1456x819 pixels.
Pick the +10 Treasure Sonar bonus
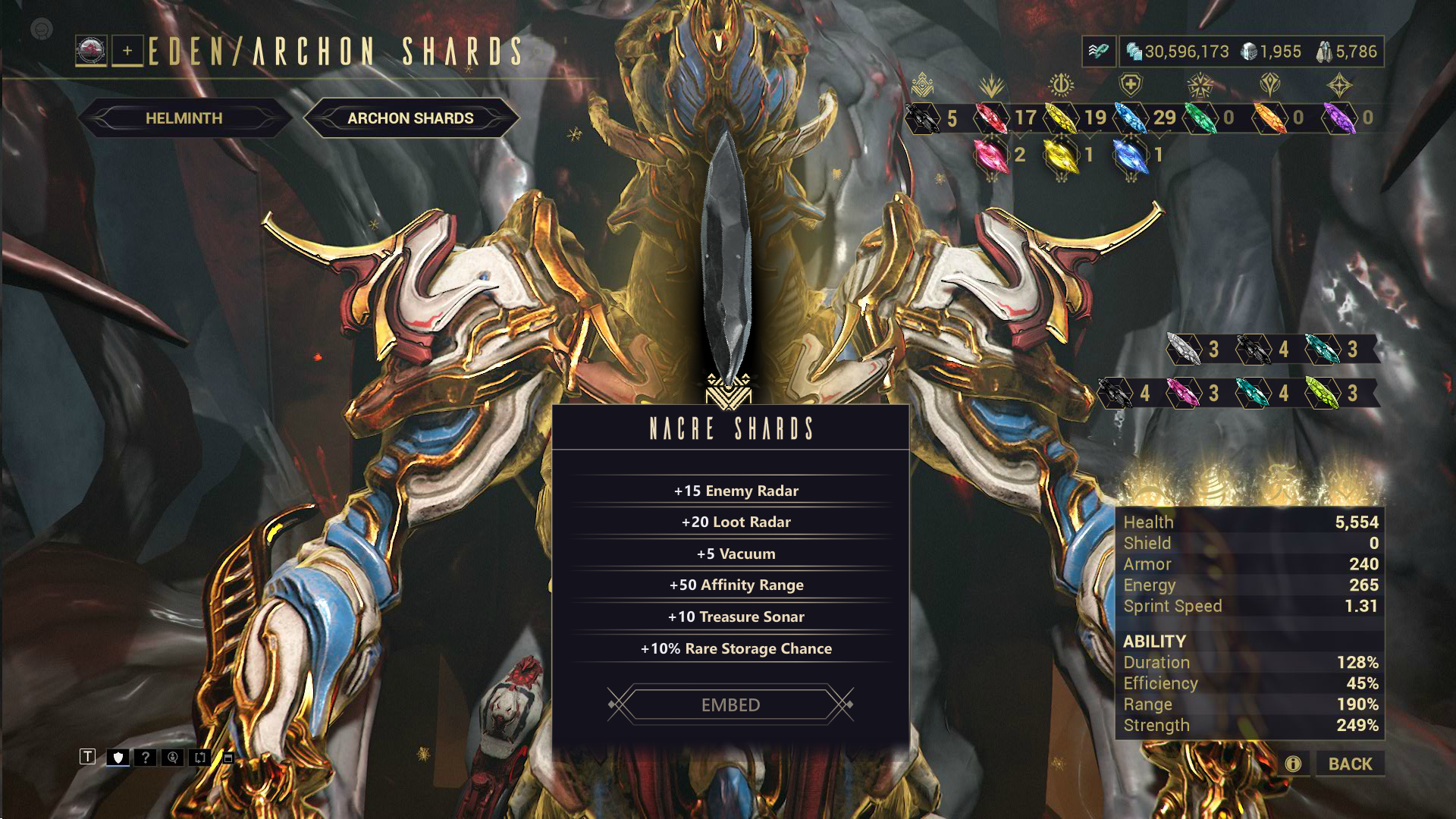click(x=736, y=617)
